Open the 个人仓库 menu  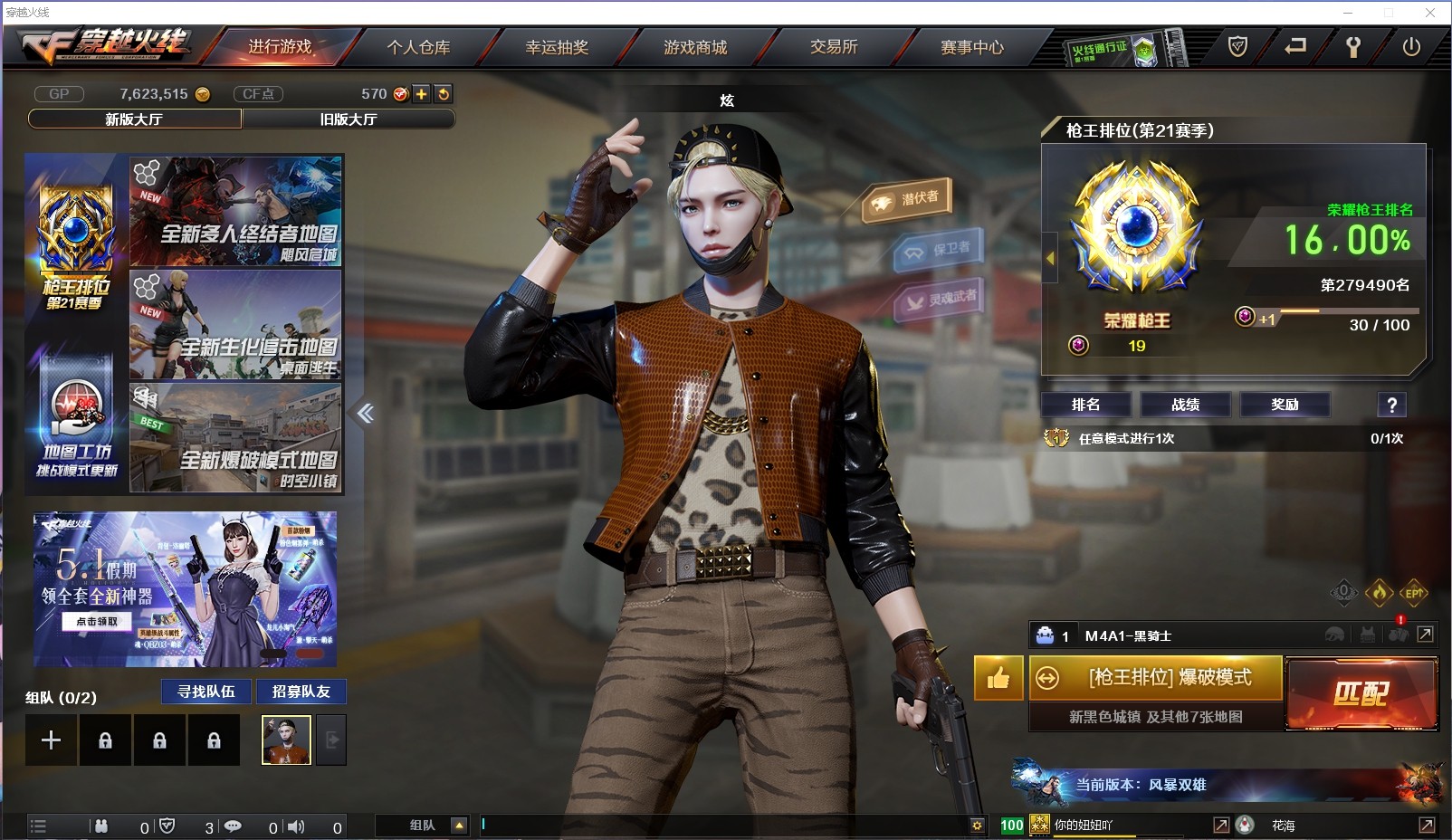(418, 47)
